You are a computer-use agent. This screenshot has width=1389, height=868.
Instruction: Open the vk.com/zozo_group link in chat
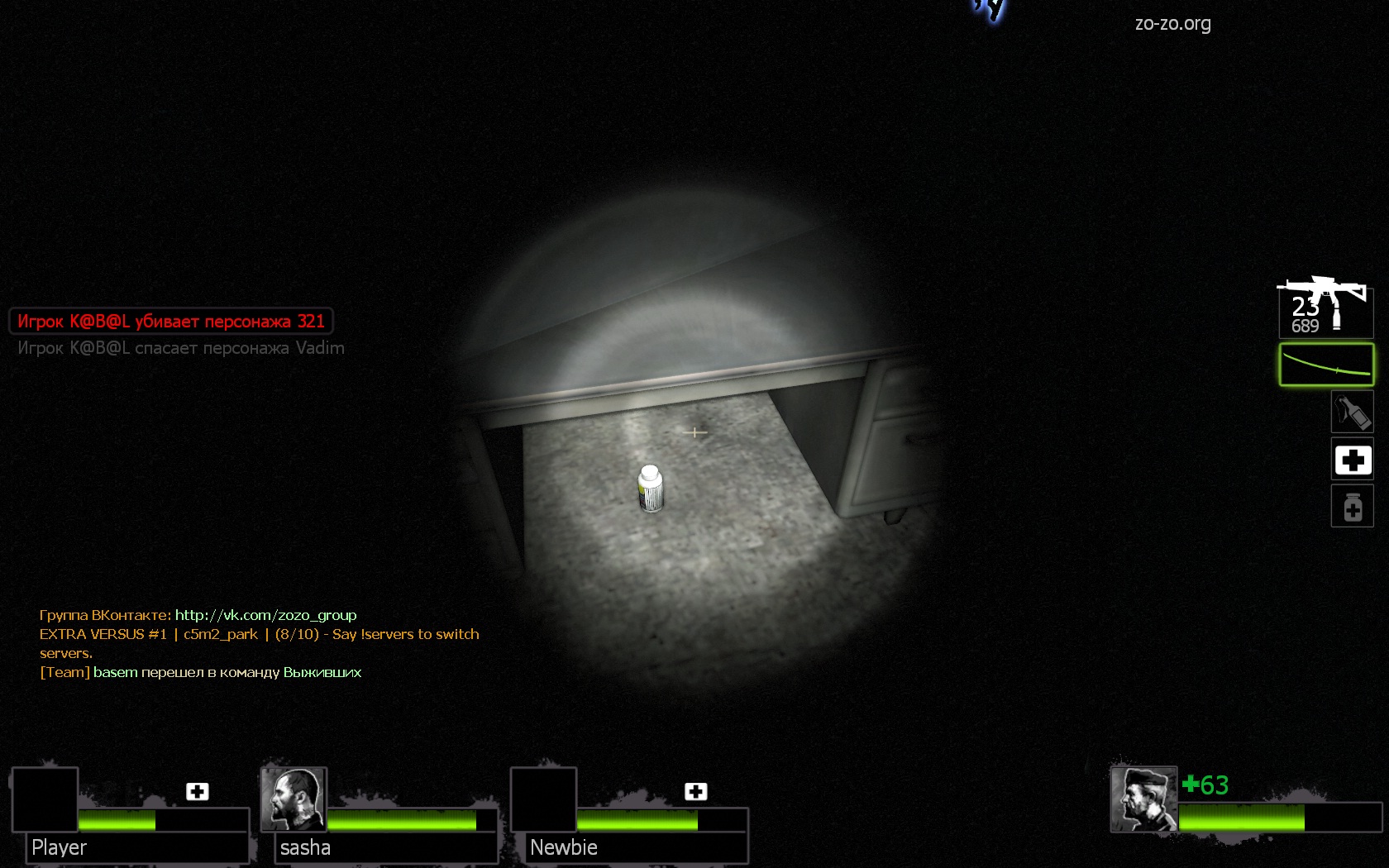click(265, 615)
